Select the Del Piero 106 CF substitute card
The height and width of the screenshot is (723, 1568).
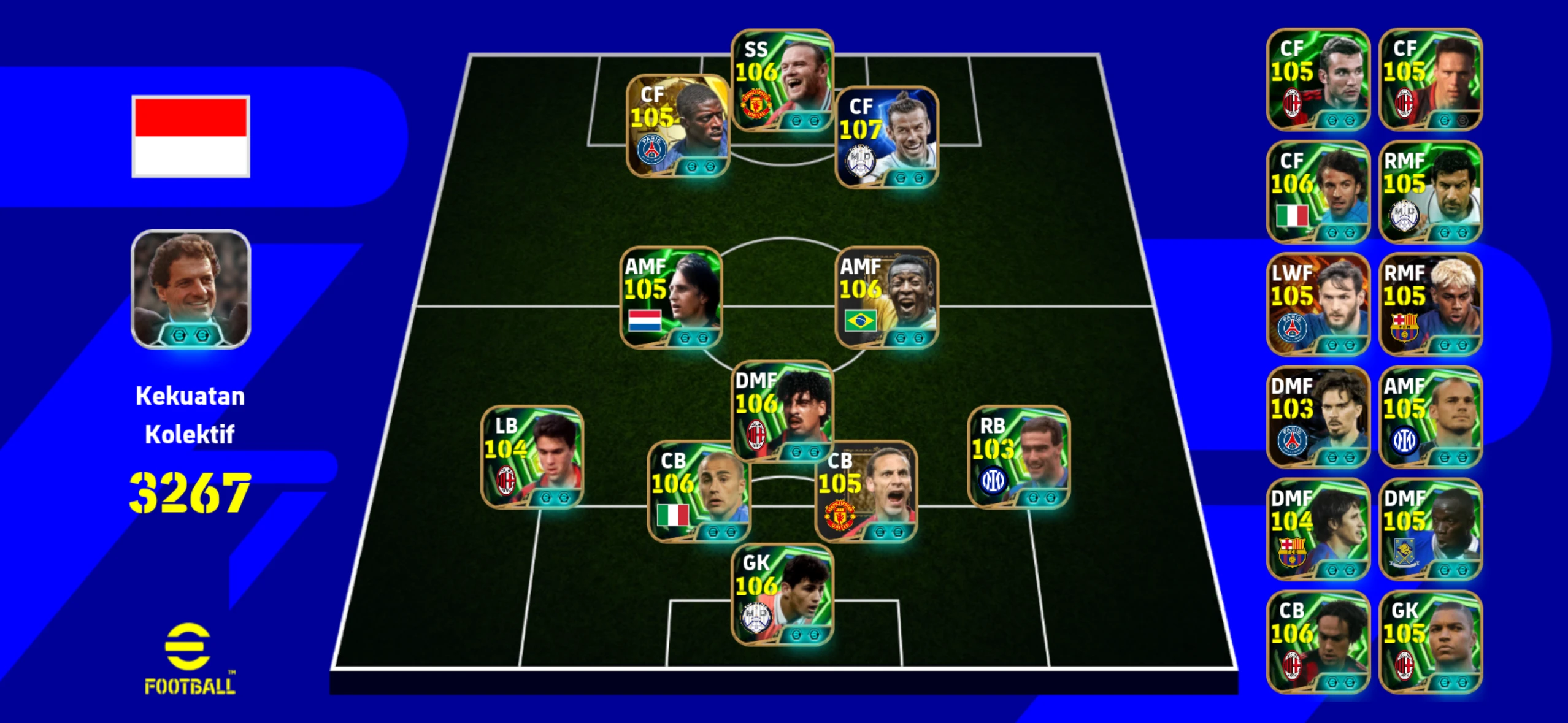(1318, 190)
